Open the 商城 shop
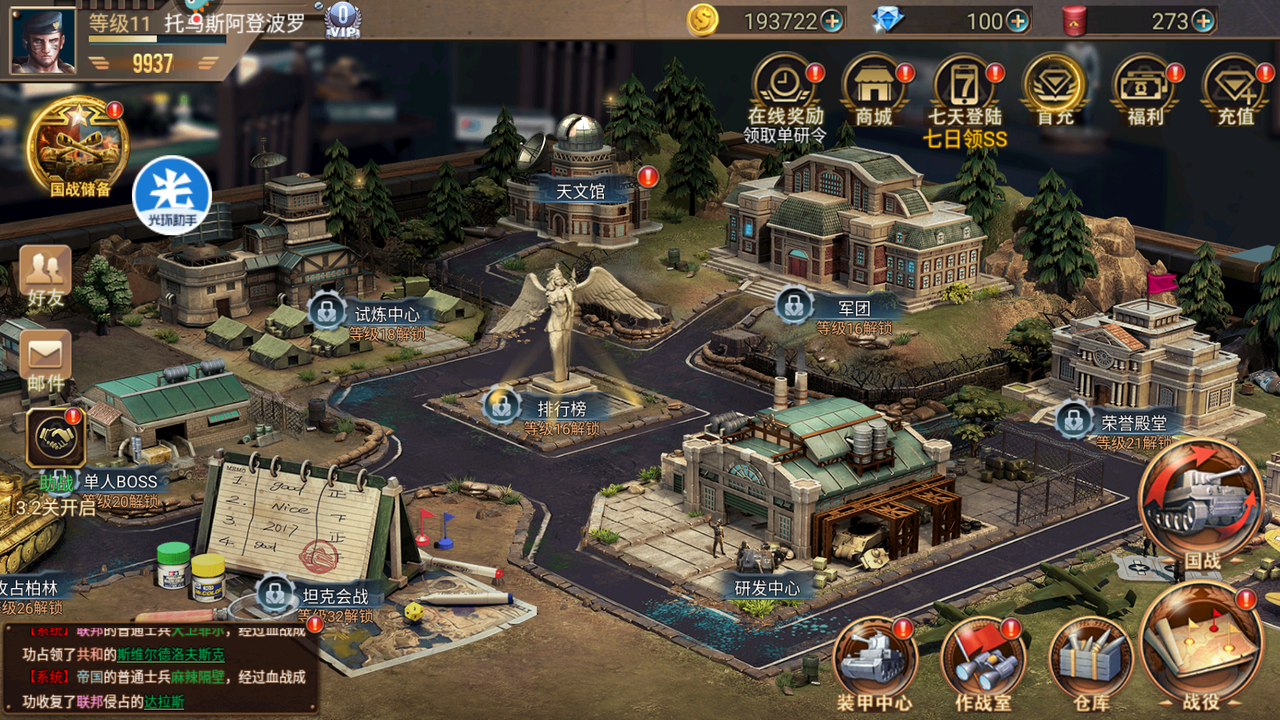 873,86
